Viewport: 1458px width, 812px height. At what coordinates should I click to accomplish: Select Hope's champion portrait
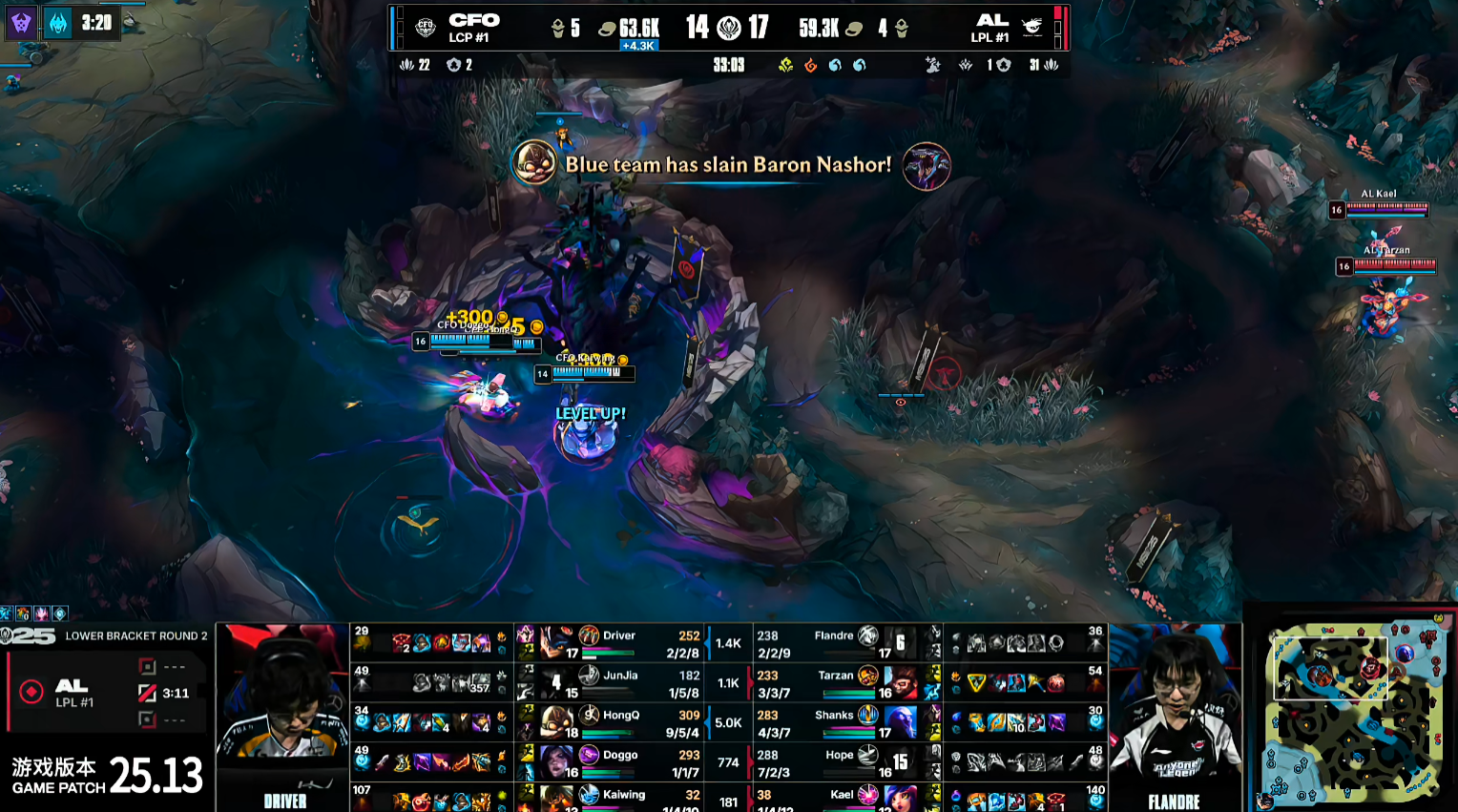tap(900, 761)
